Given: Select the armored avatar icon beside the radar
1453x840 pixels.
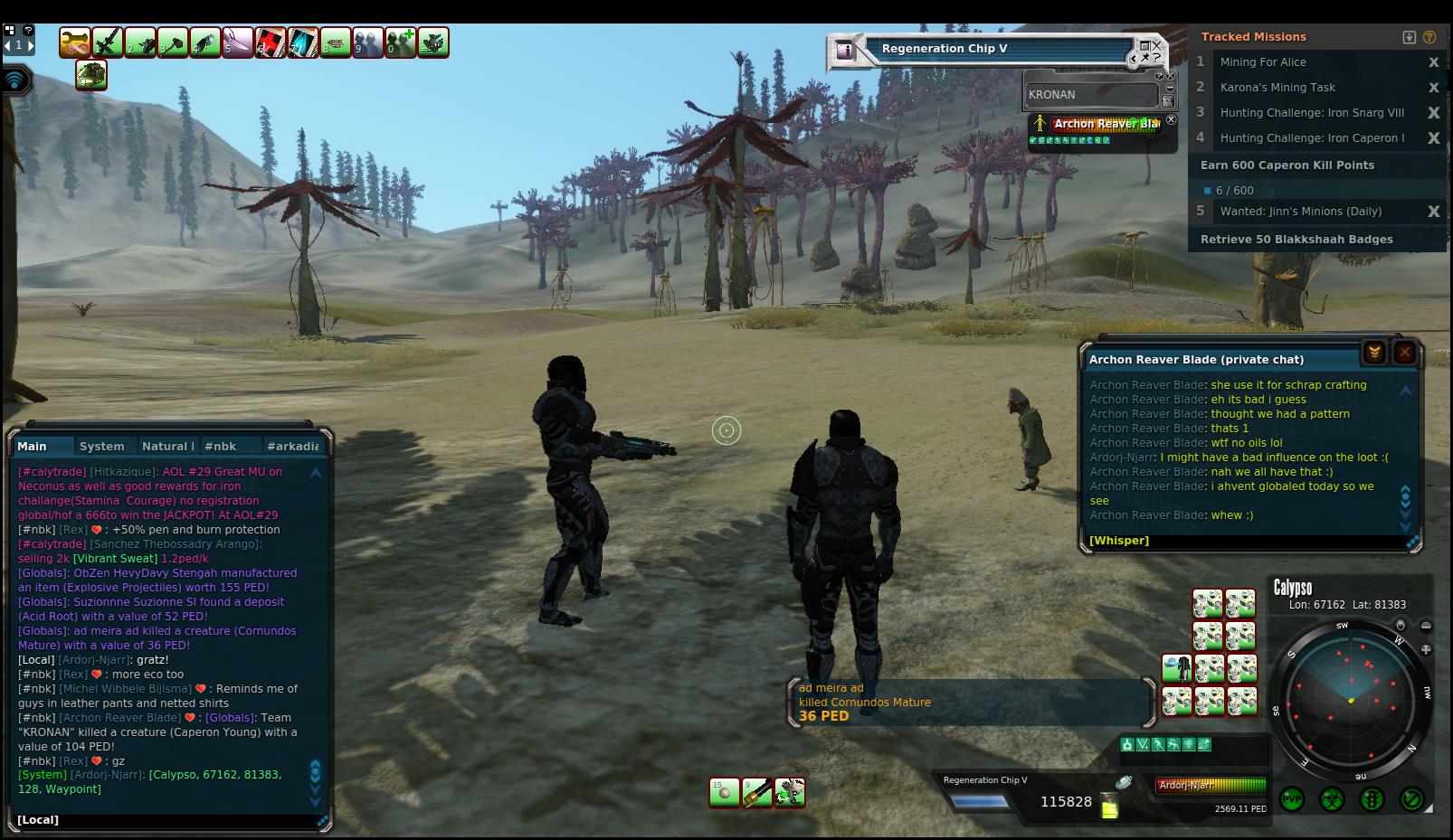Looking at the screenshot, I should (x=1176, y=669).
